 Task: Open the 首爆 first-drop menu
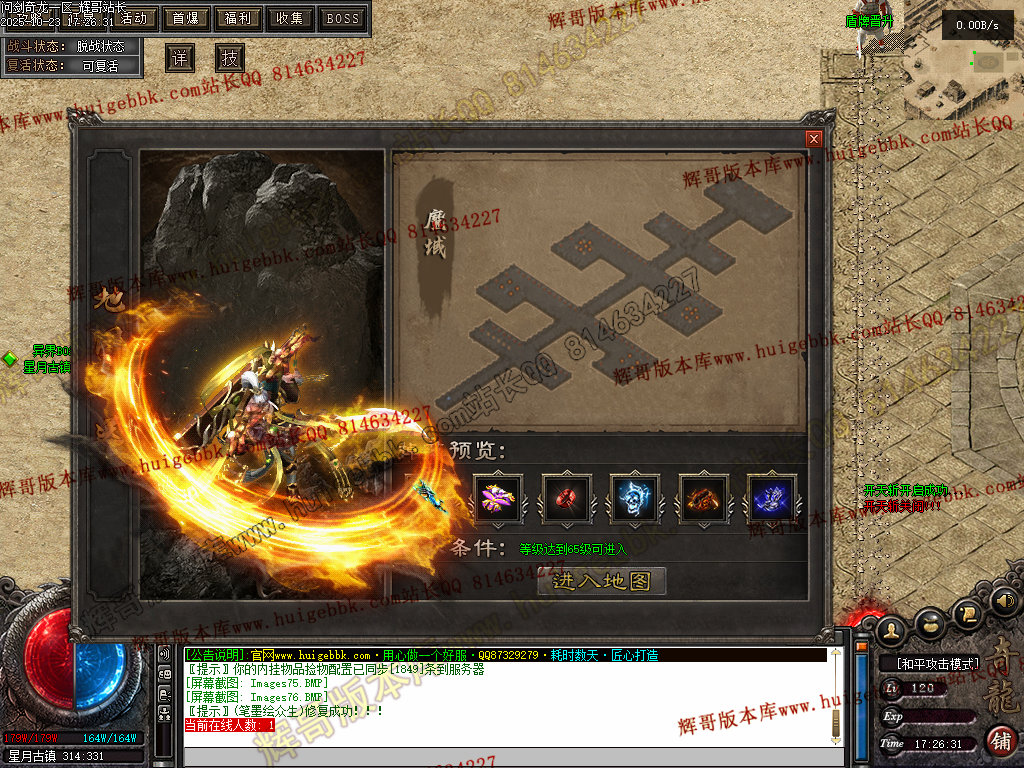coord(185,18)
